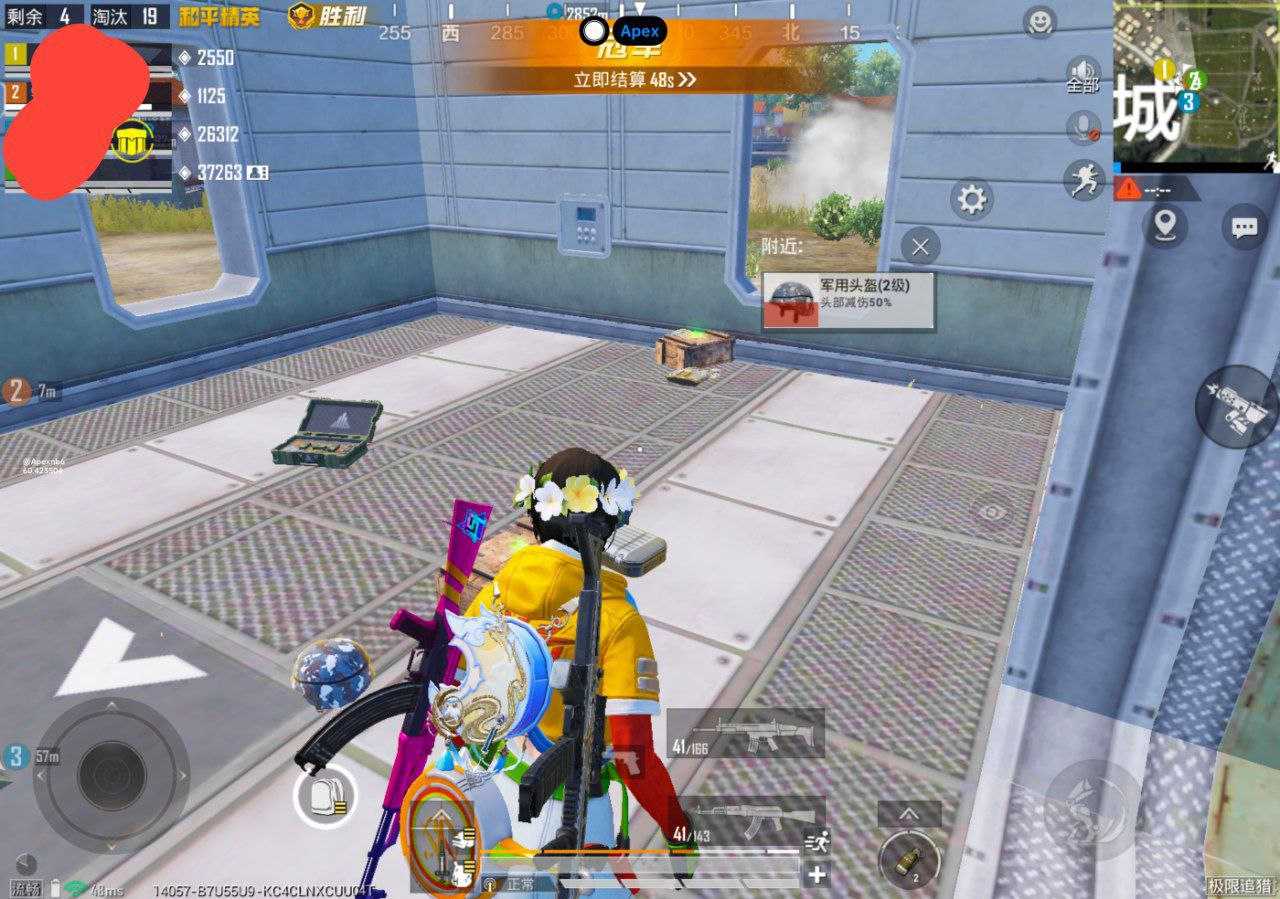Expand the throwables list arrow
The image size is (1280, 899).
[x=909, y=814]
